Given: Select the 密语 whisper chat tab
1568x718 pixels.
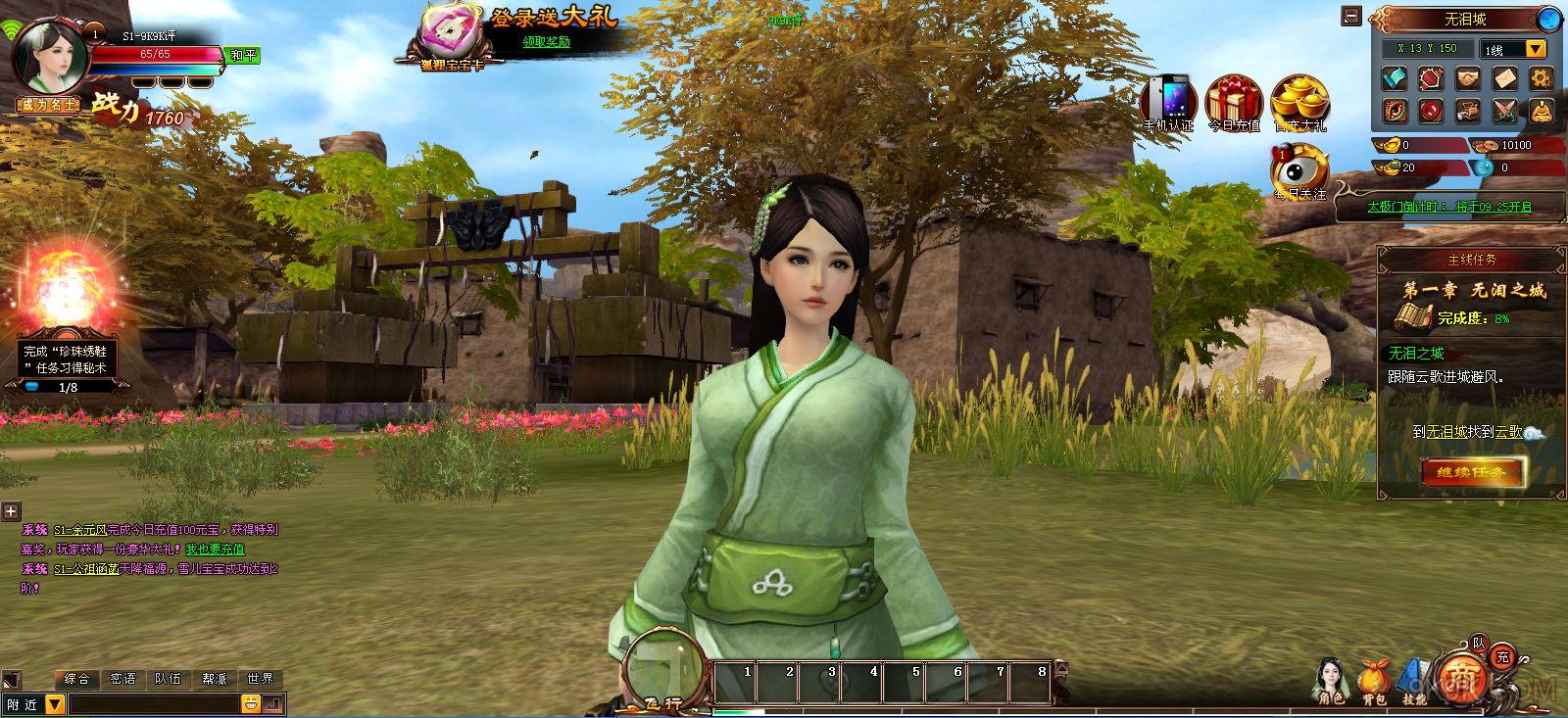Looking at the screenshot, I should click(123, 678).
